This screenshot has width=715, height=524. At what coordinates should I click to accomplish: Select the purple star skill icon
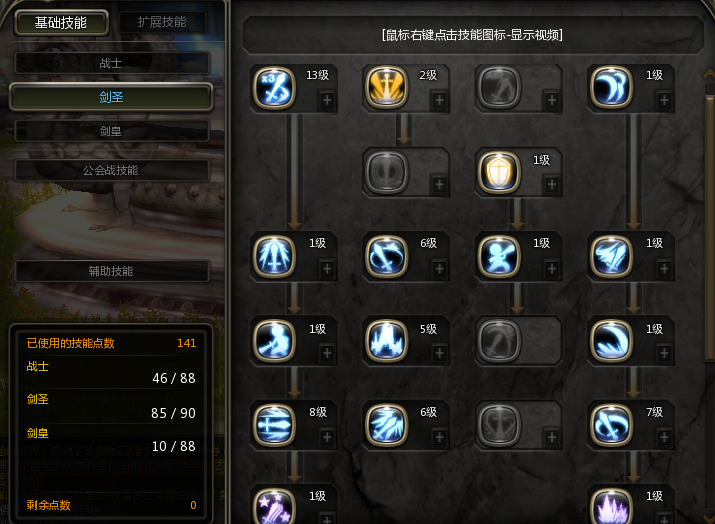click(x=273, y=506)
